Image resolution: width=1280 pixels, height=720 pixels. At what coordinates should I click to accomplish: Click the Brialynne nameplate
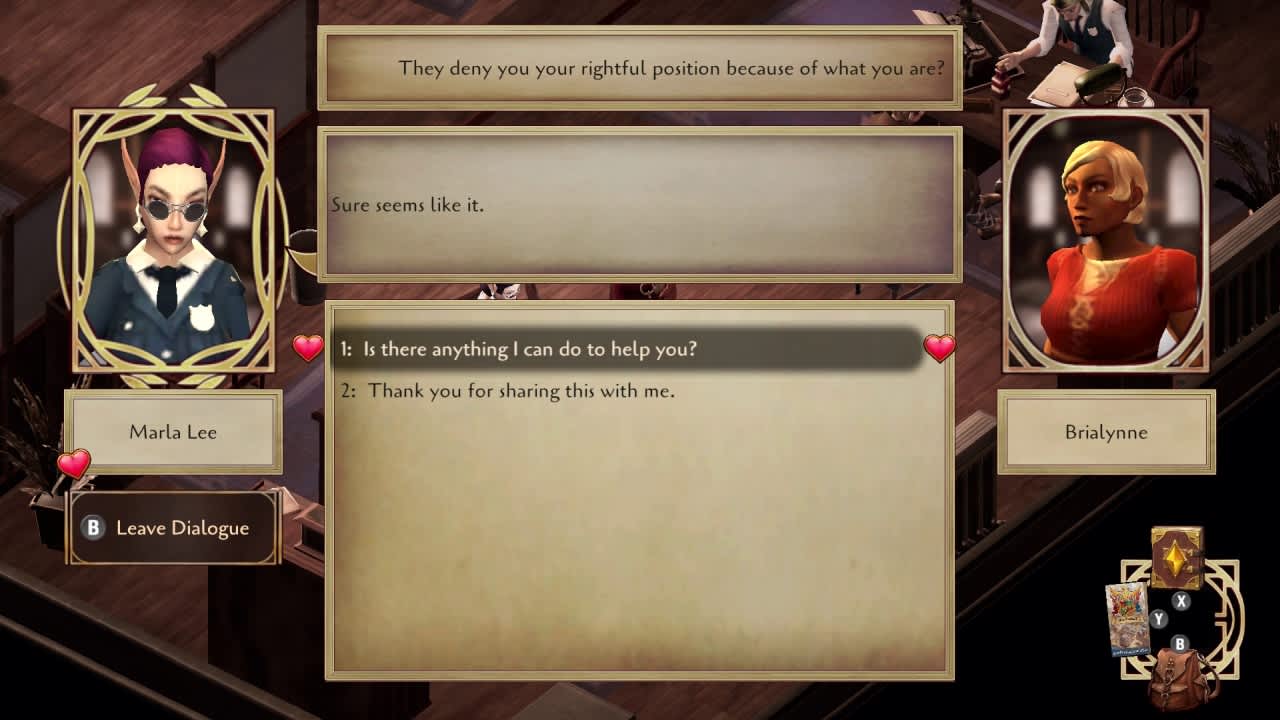click(1106, 432)
